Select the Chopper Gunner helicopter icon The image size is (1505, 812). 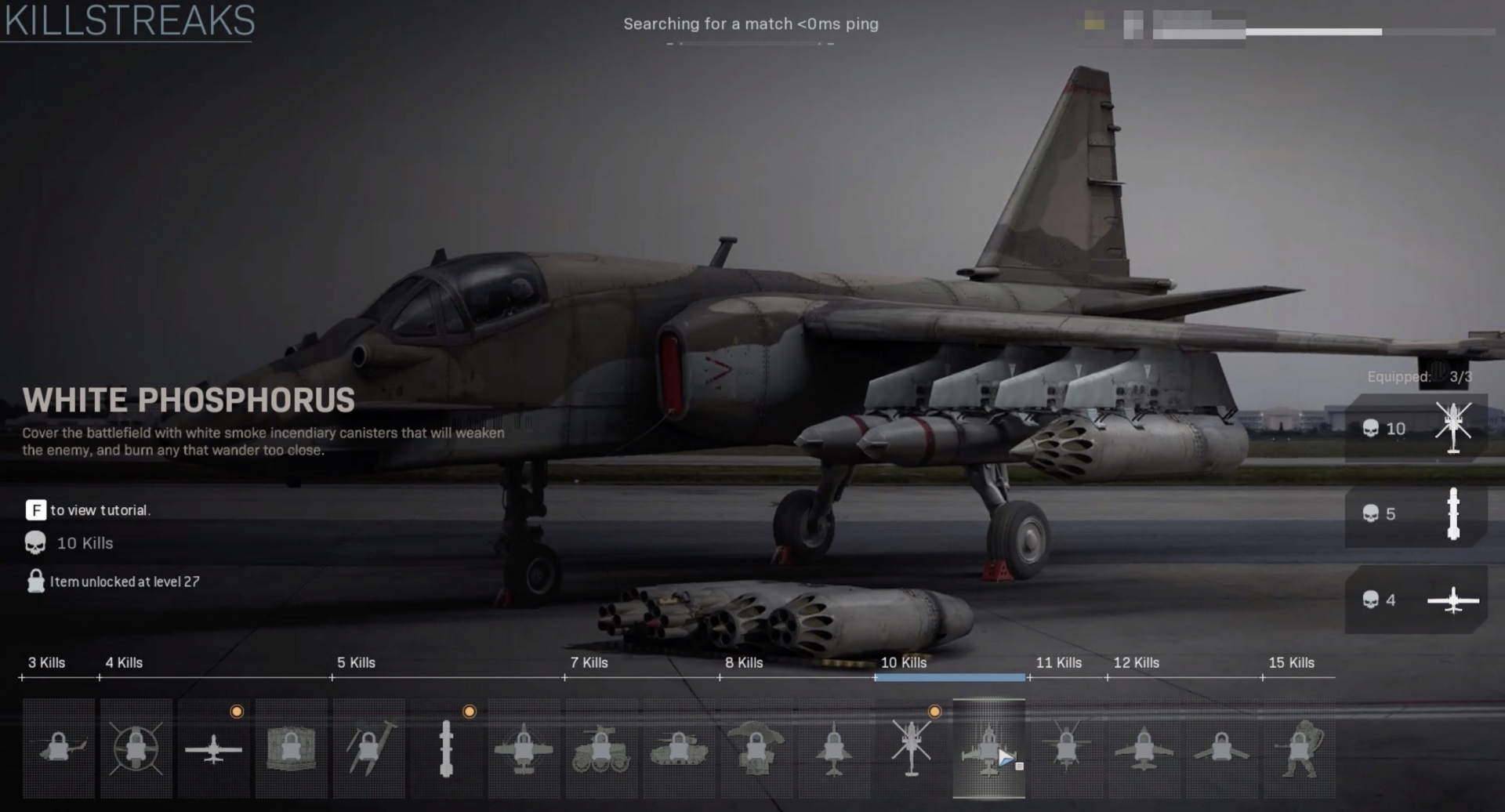pyautogui.click(x=912, y=749)
